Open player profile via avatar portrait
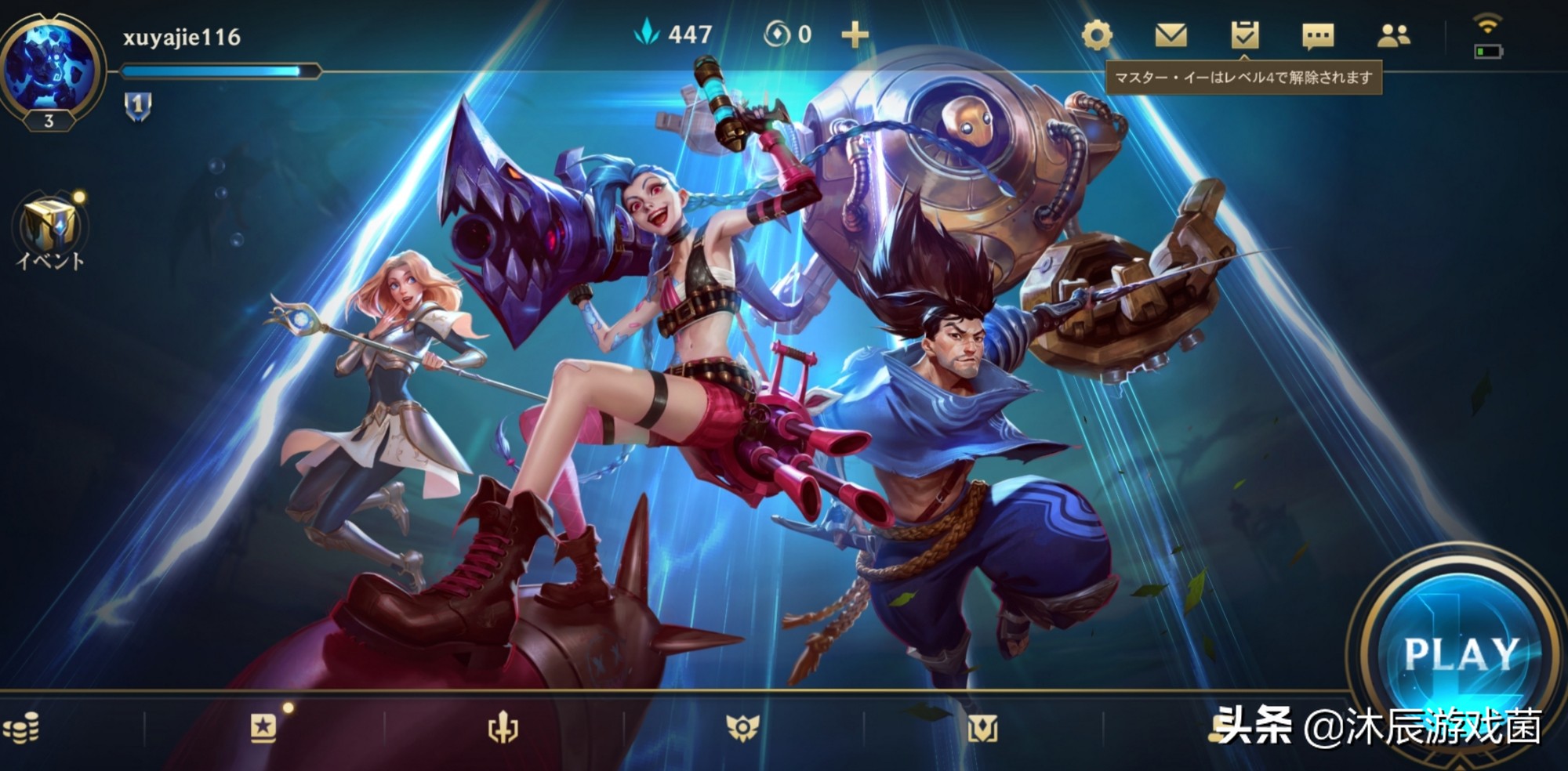The width and height of the screenshot is (1568, 771). pos(49,67)
